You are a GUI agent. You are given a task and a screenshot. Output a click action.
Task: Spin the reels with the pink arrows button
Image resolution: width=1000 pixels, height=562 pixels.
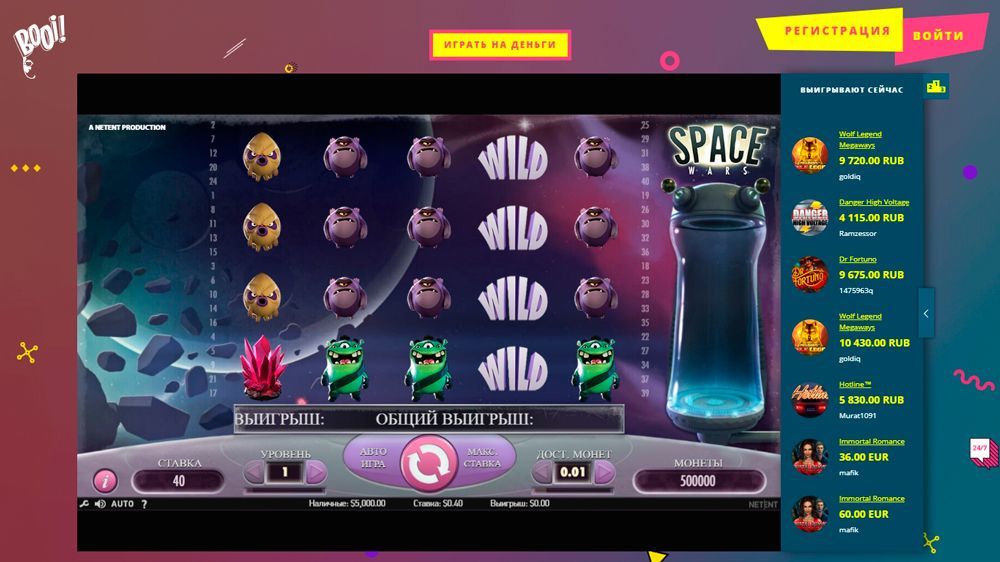(429, 463)
